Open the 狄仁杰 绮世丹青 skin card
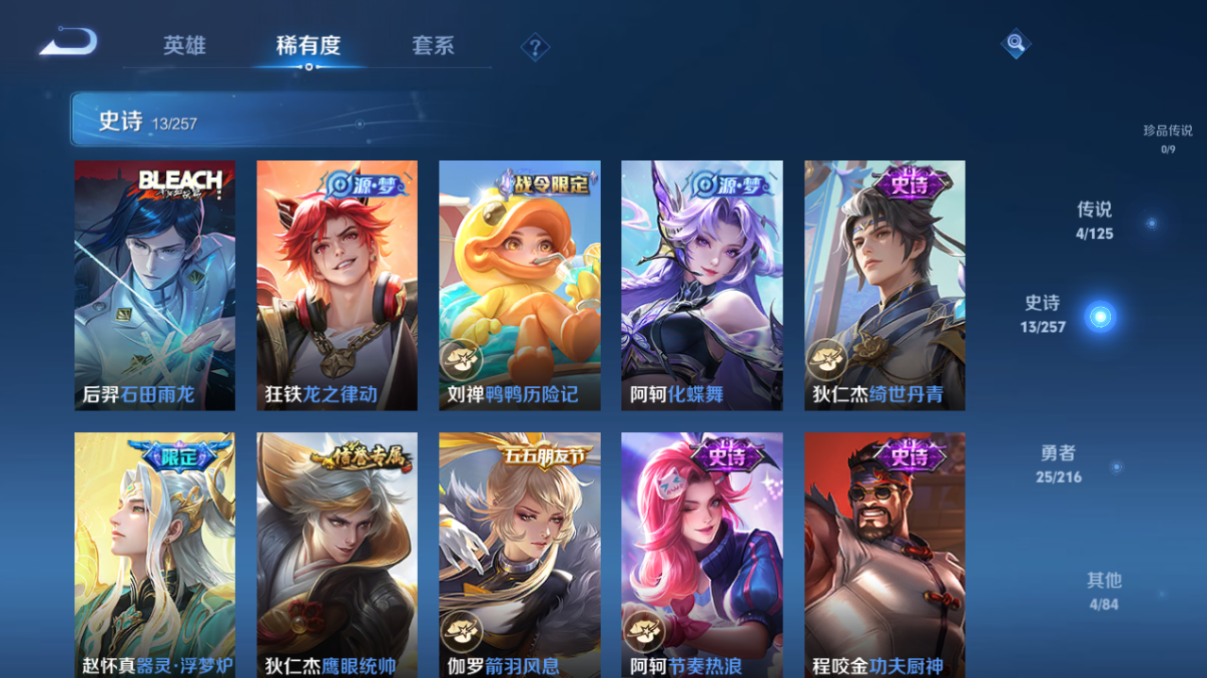Screen dimensions: 1207x679 click(x=884, y=285)
